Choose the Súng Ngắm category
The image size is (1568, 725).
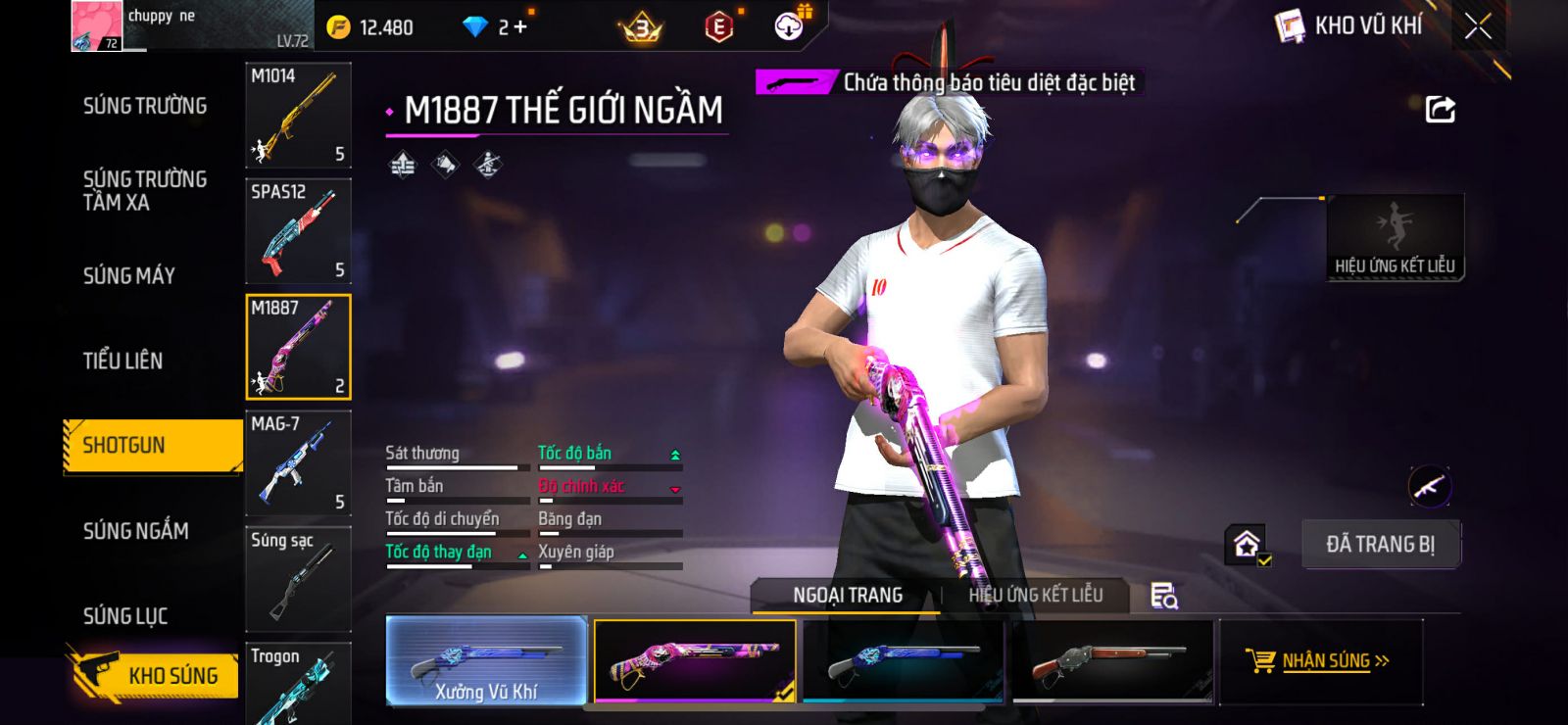pos(135,531)
